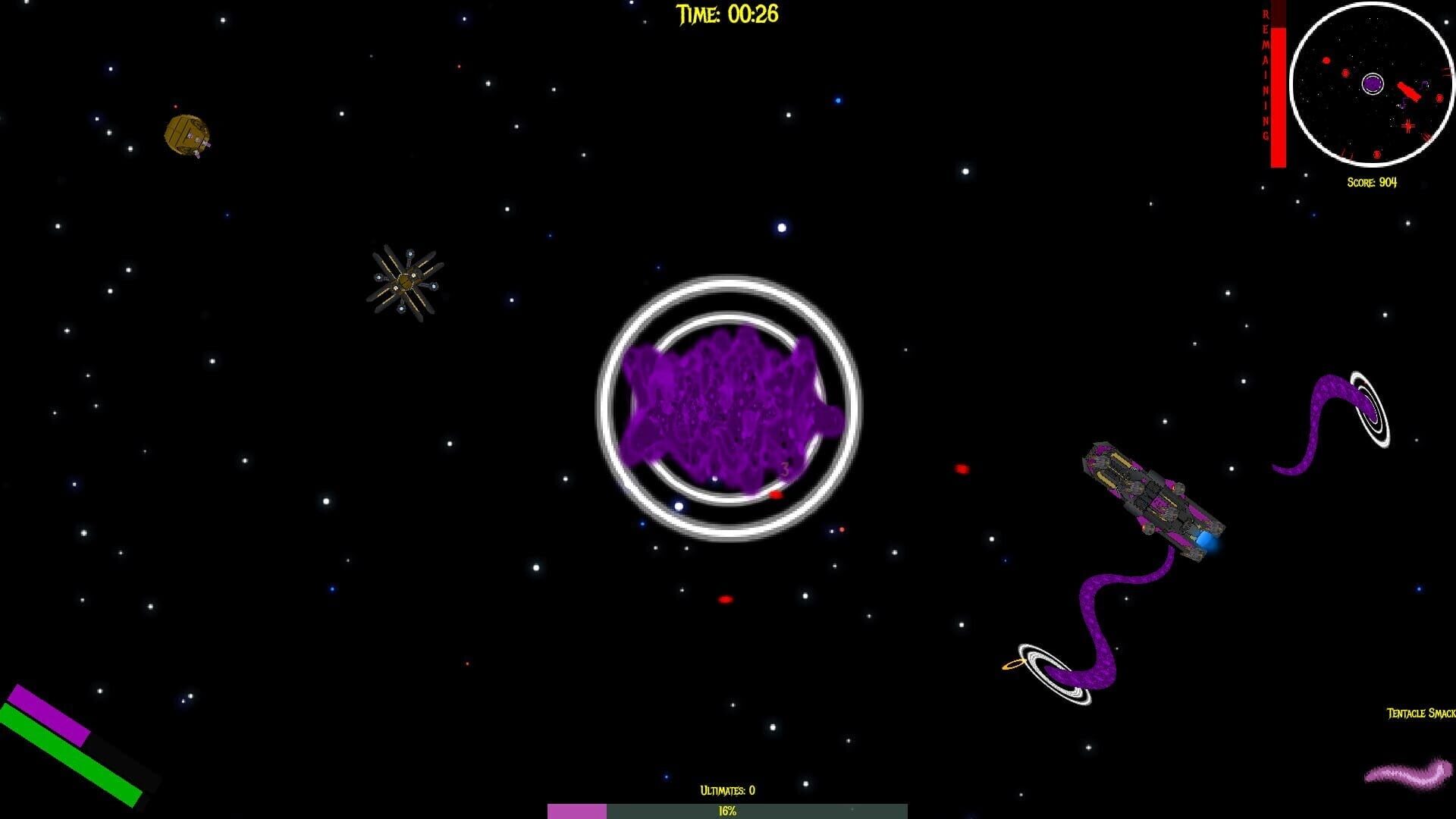
Task: Open the Ultimates counter display
Action: click(726, 789)
